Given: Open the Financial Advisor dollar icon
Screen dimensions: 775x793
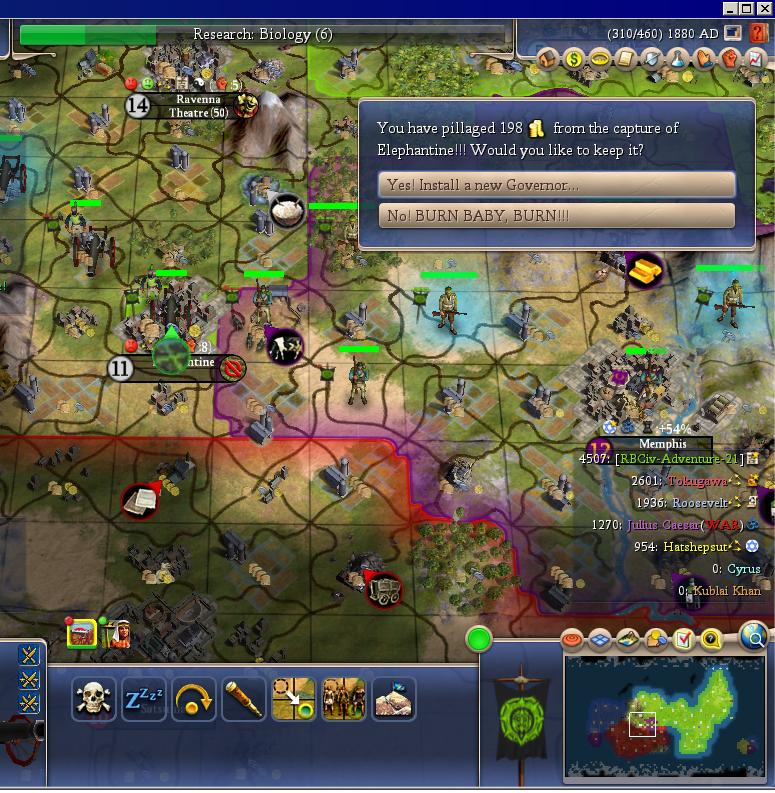Looking at the screenshot, I should tap(574, 60).
